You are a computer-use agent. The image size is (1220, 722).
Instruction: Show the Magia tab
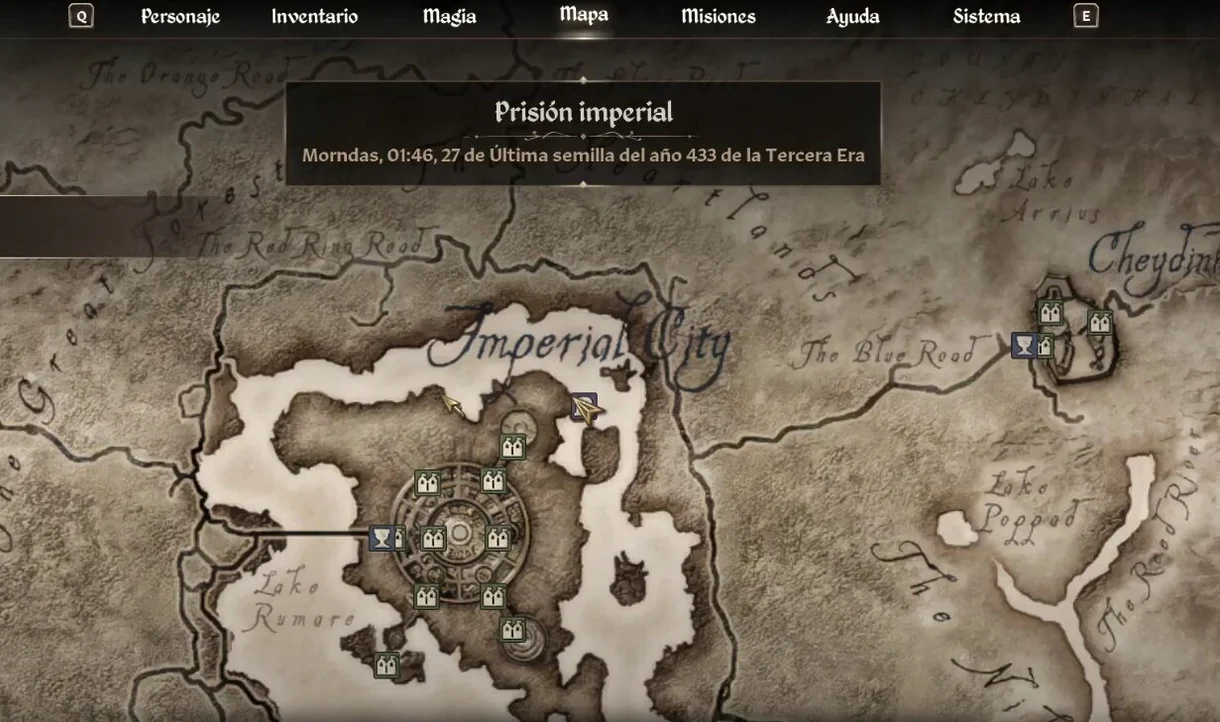coord(449,17)
